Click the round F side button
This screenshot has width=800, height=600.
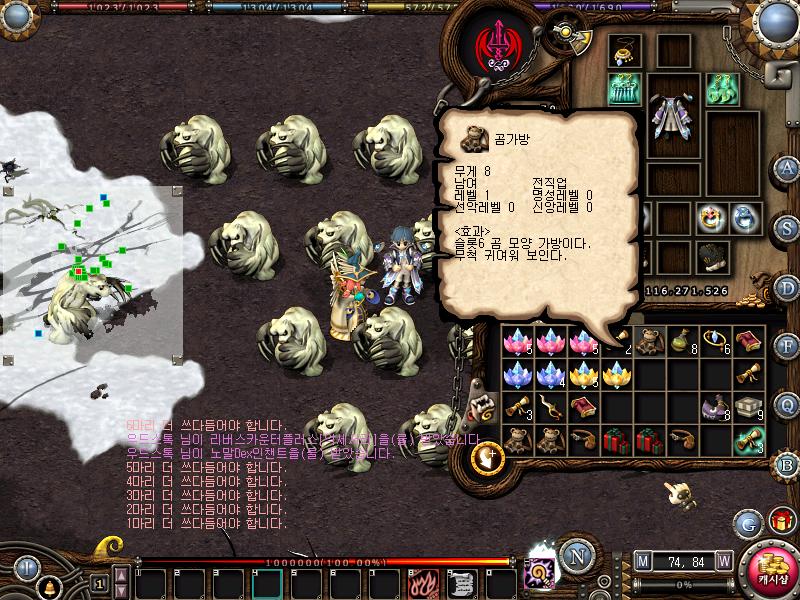point(787,346)
